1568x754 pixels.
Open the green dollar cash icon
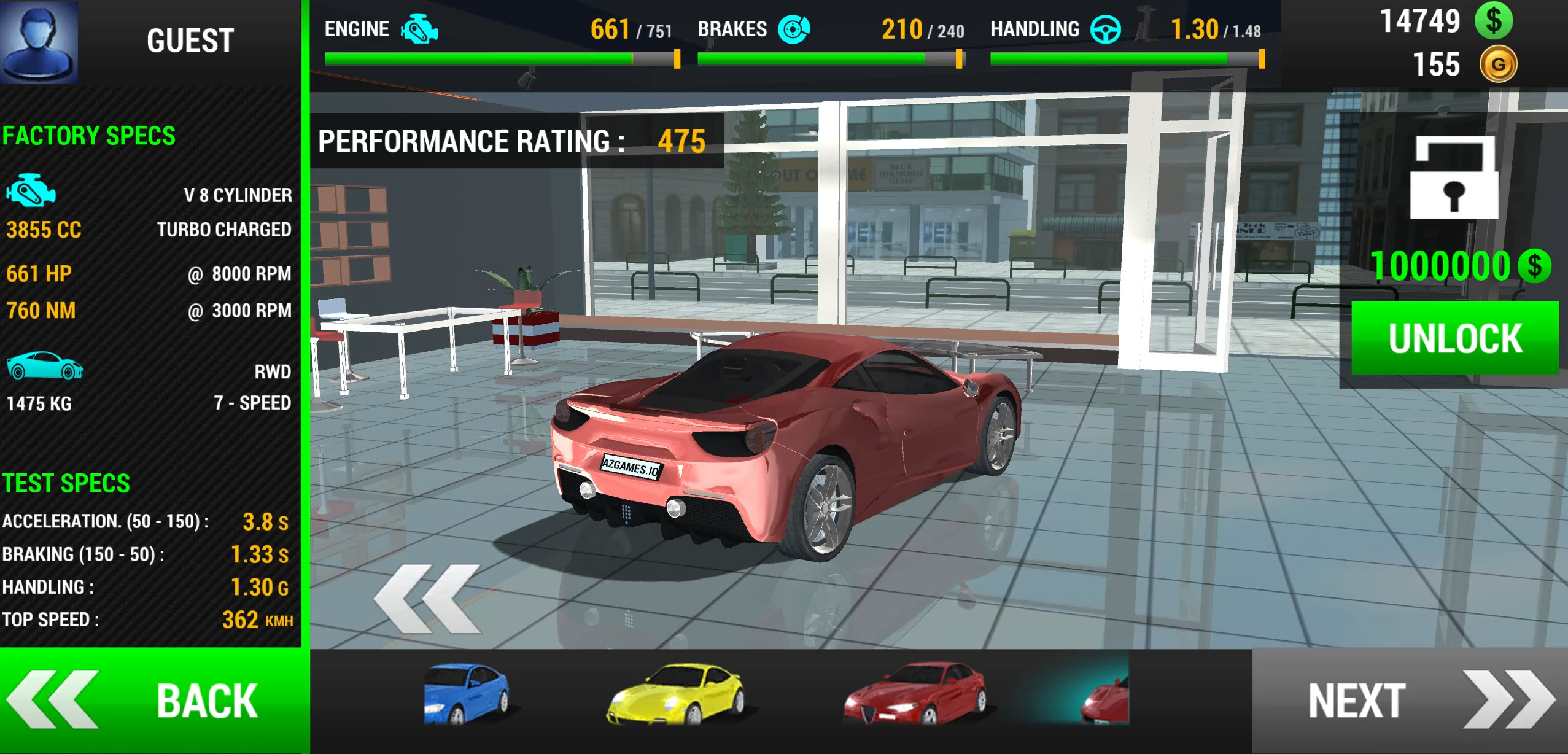pyautogui.click(x=1494, y=21)
